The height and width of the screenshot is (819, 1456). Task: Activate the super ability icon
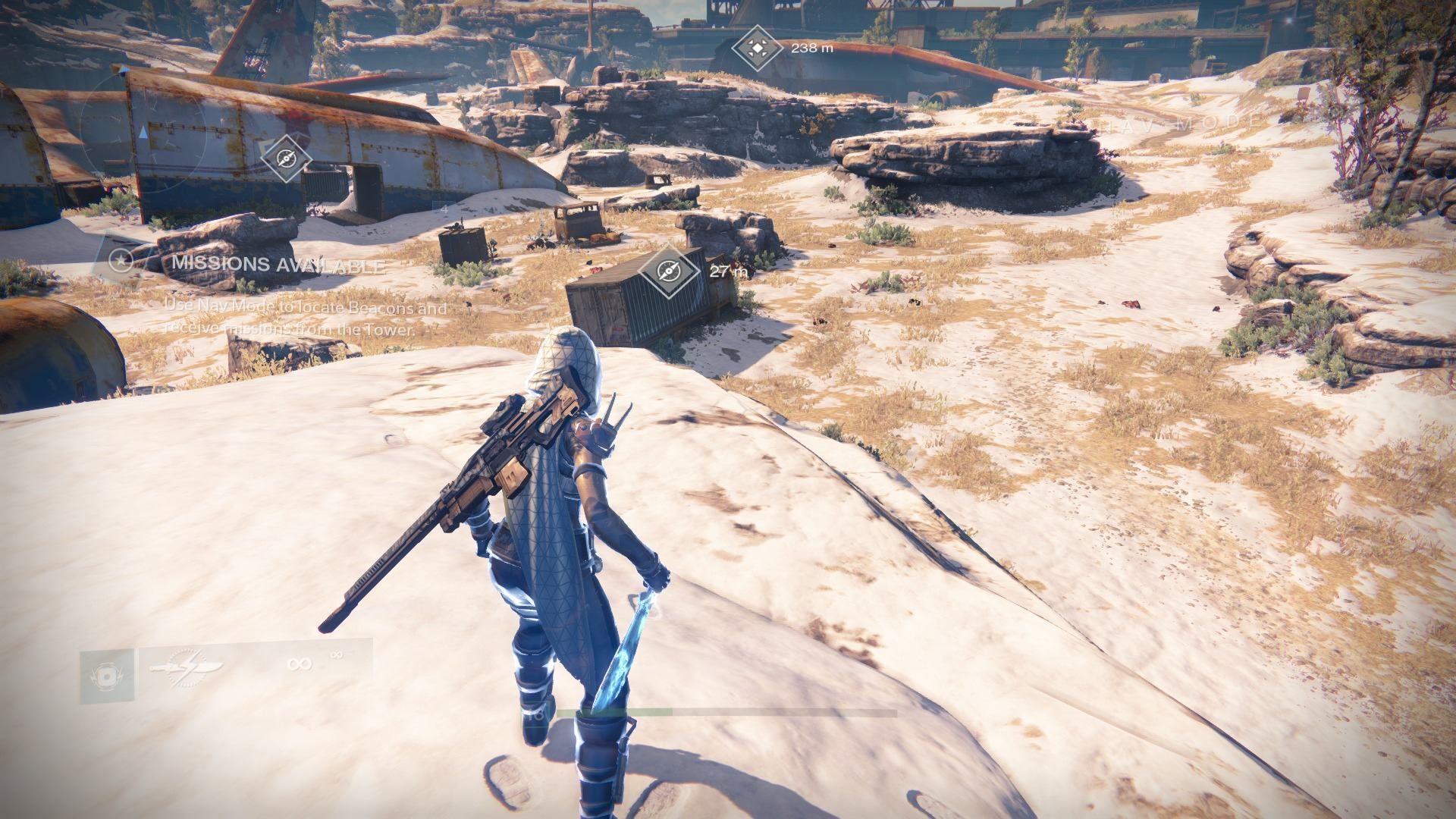[x=107, y=676]
